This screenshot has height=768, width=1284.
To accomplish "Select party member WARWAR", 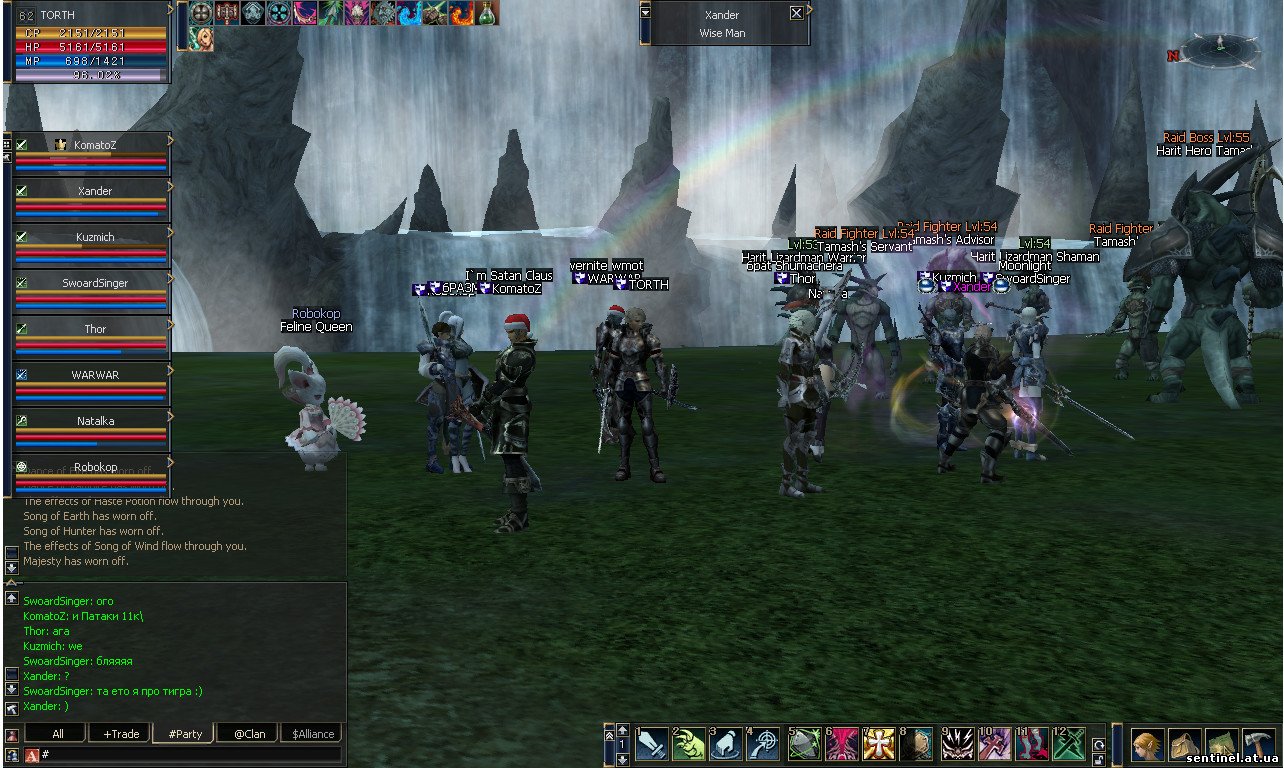I will (94, 376).
